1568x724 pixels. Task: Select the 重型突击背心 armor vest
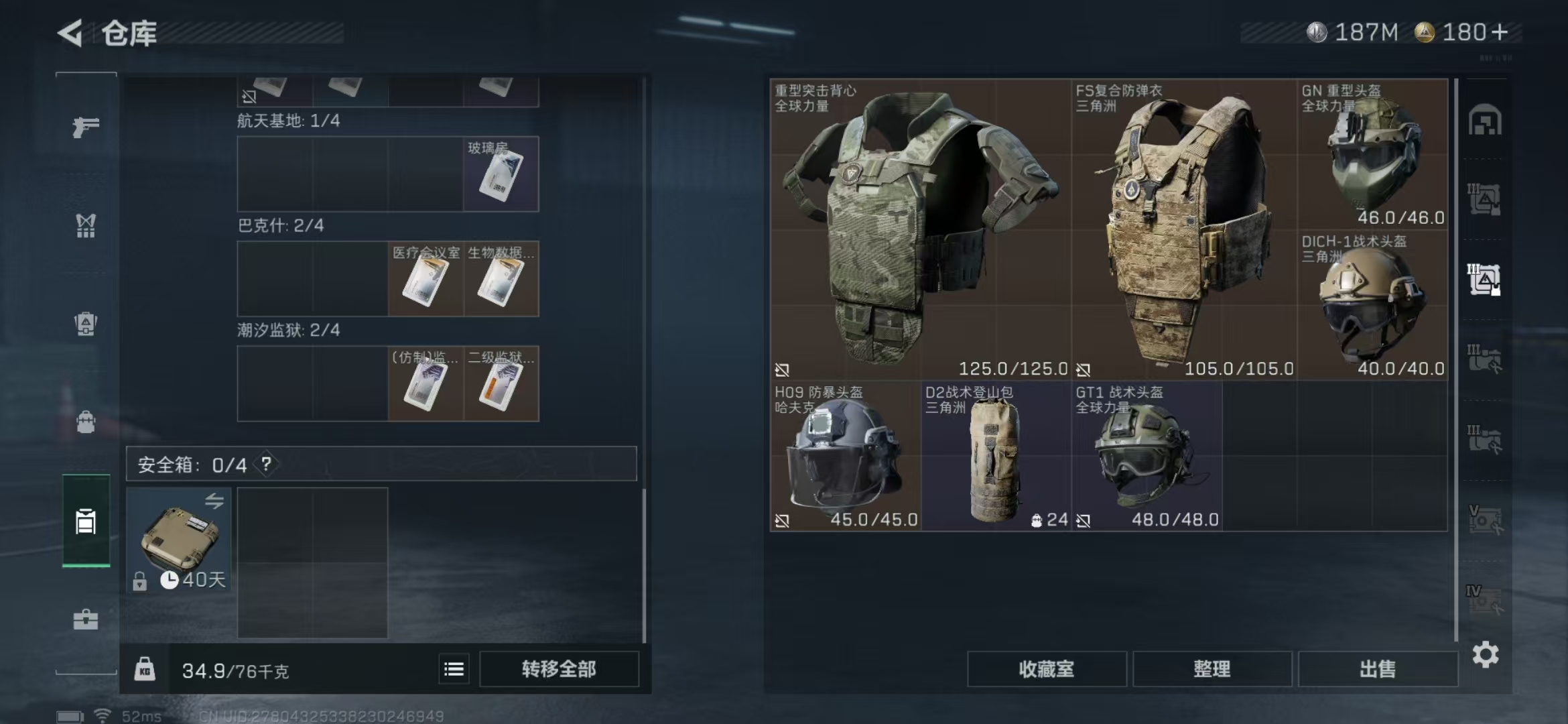tap(919, 229)
